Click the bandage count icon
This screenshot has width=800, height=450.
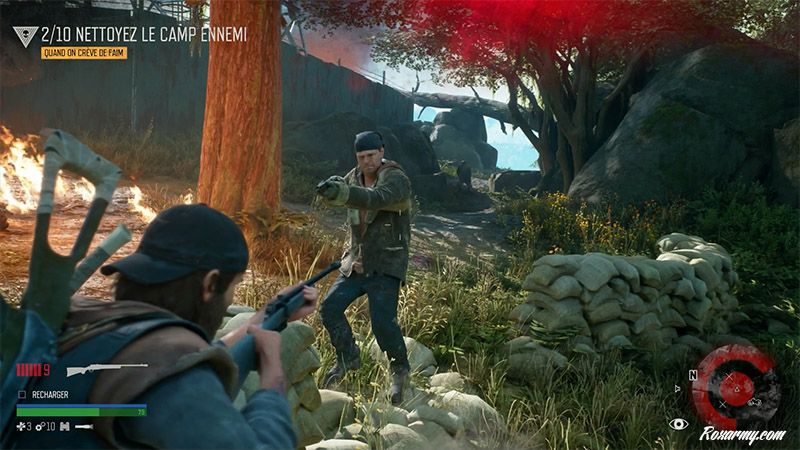[x=22, y=426]
